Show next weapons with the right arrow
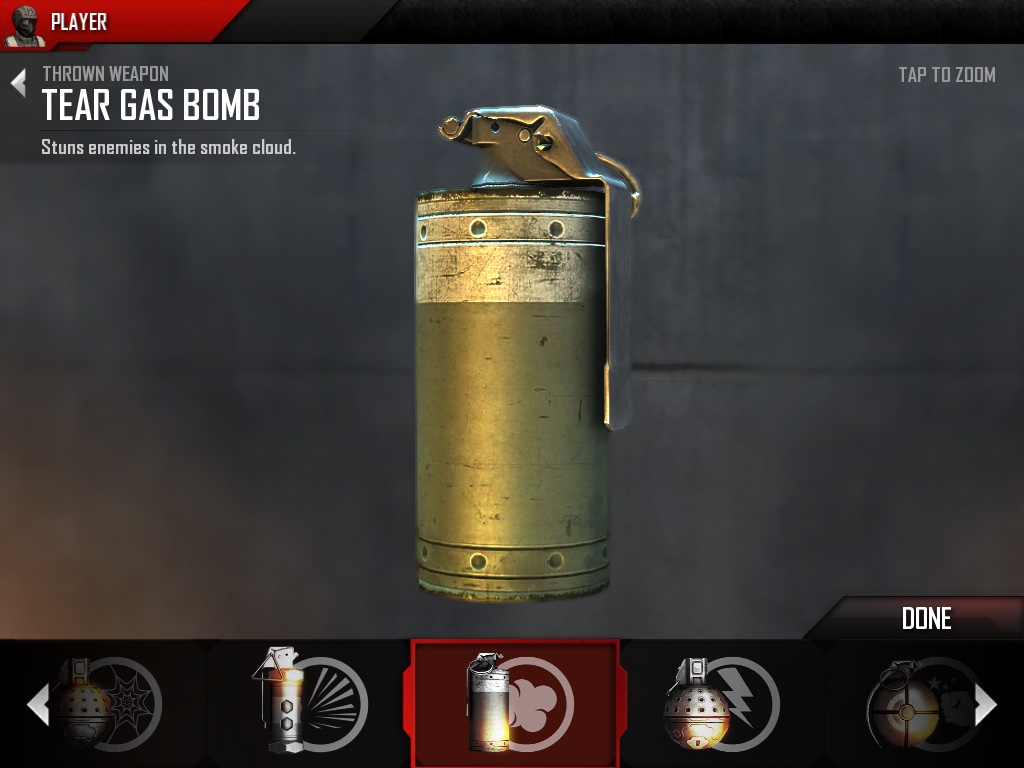The width and height of the screenshot is (1024, 768). tap(986, 705)
